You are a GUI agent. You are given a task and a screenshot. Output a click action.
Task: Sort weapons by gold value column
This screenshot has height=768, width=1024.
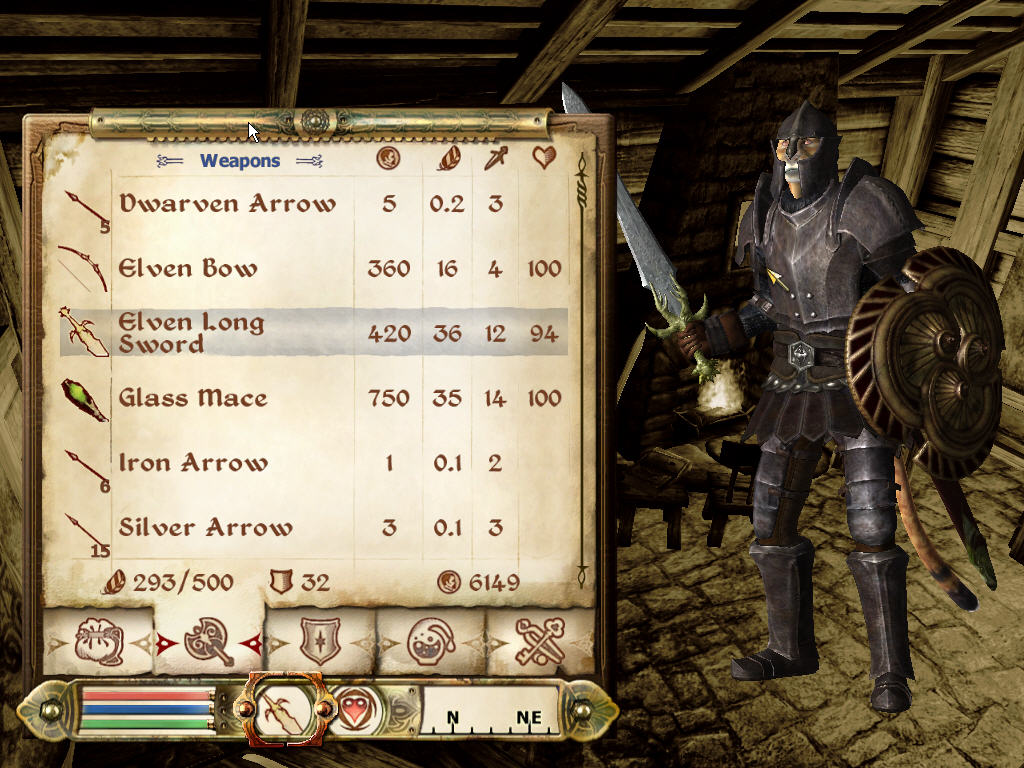[388, 158]
